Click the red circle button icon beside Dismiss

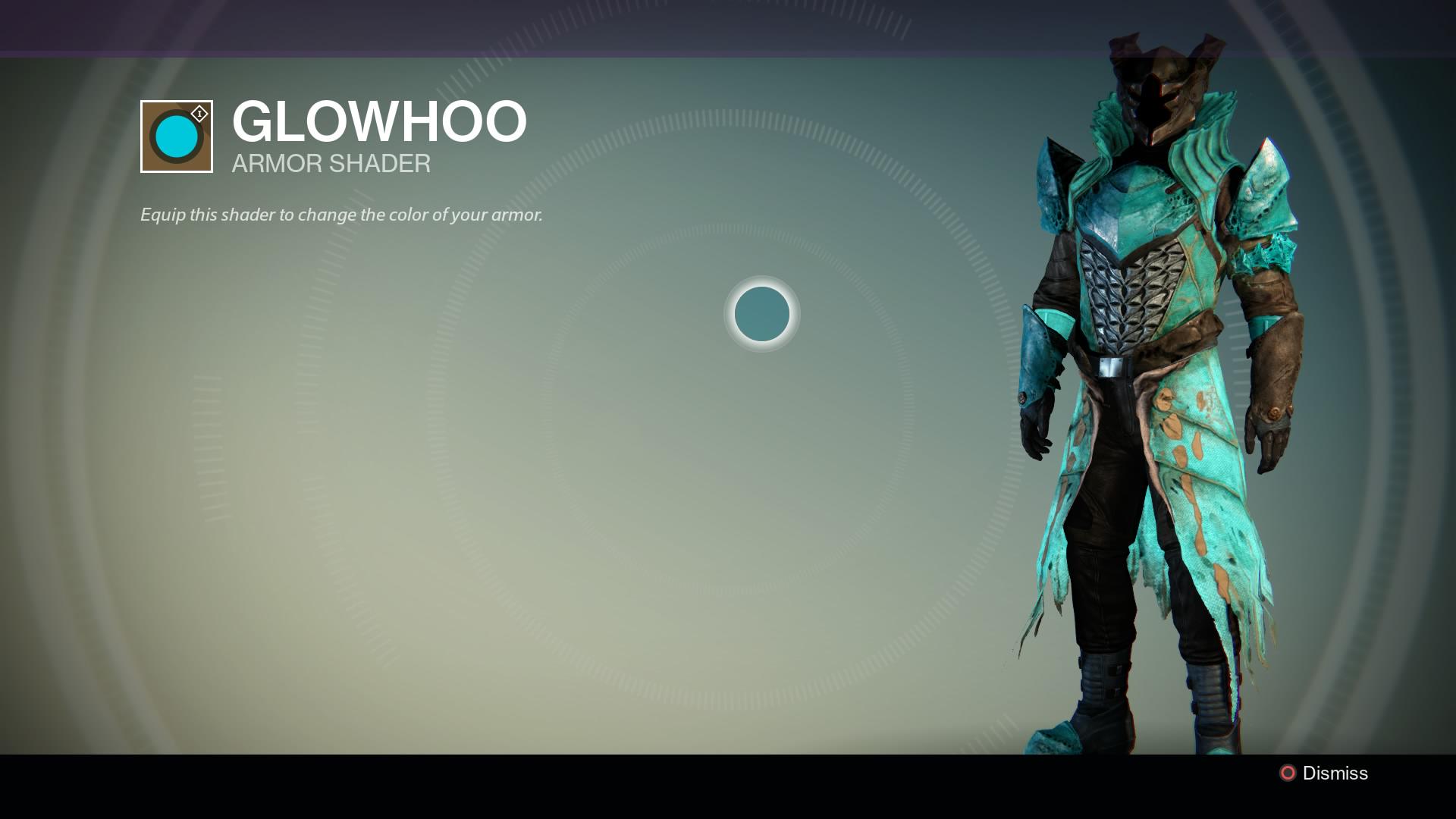(1287, 774)
